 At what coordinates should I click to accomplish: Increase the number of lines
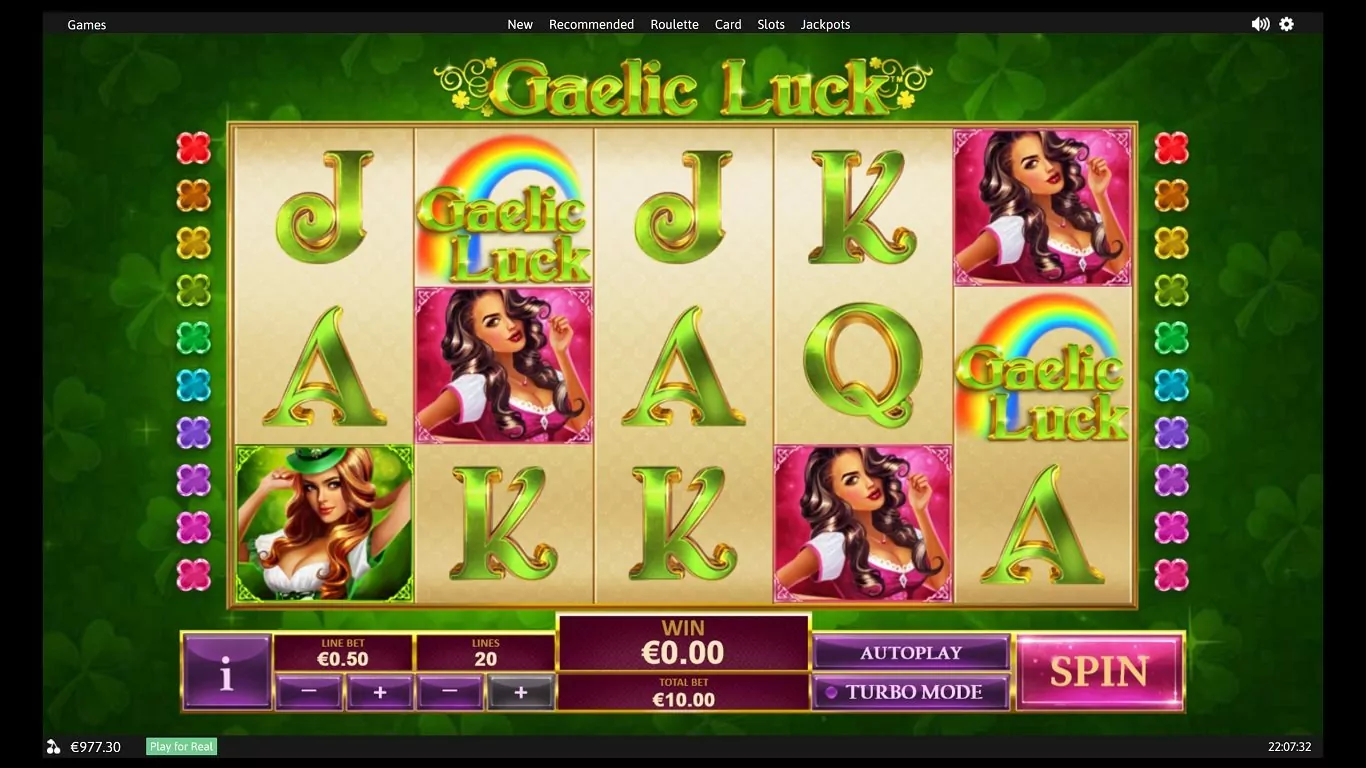tap(520, 691)
